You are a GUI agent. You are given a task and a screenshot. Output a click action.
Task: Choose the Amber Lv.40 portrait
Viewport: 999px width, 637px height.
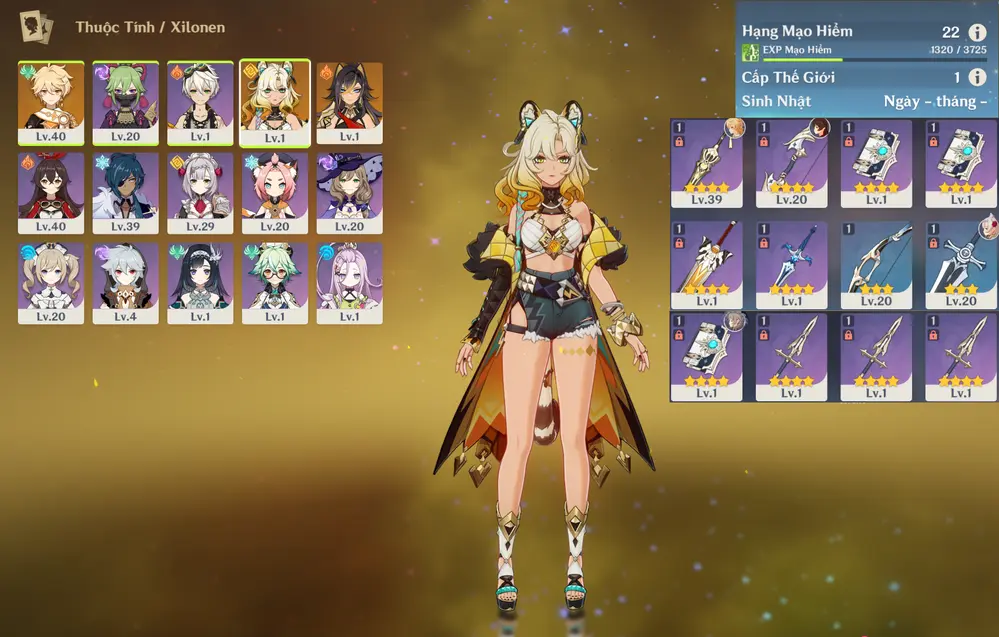[x=51, y=192]
